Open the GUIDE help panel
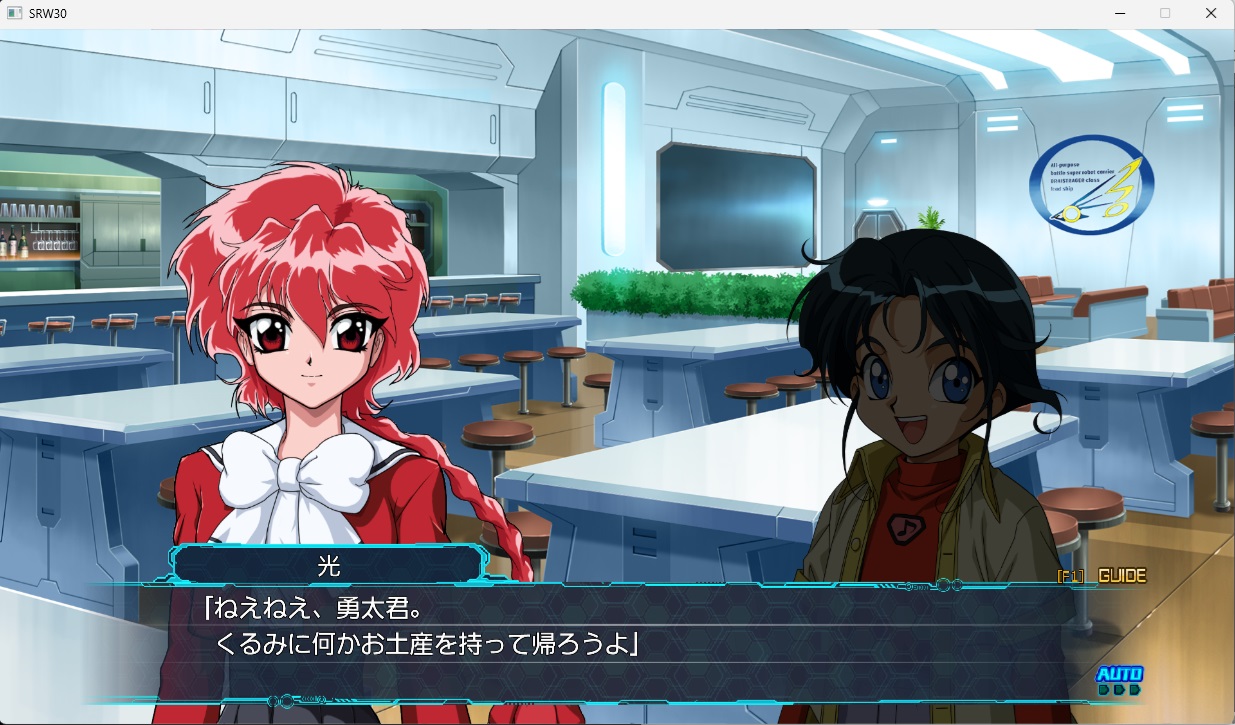 tap(1102, 575)
